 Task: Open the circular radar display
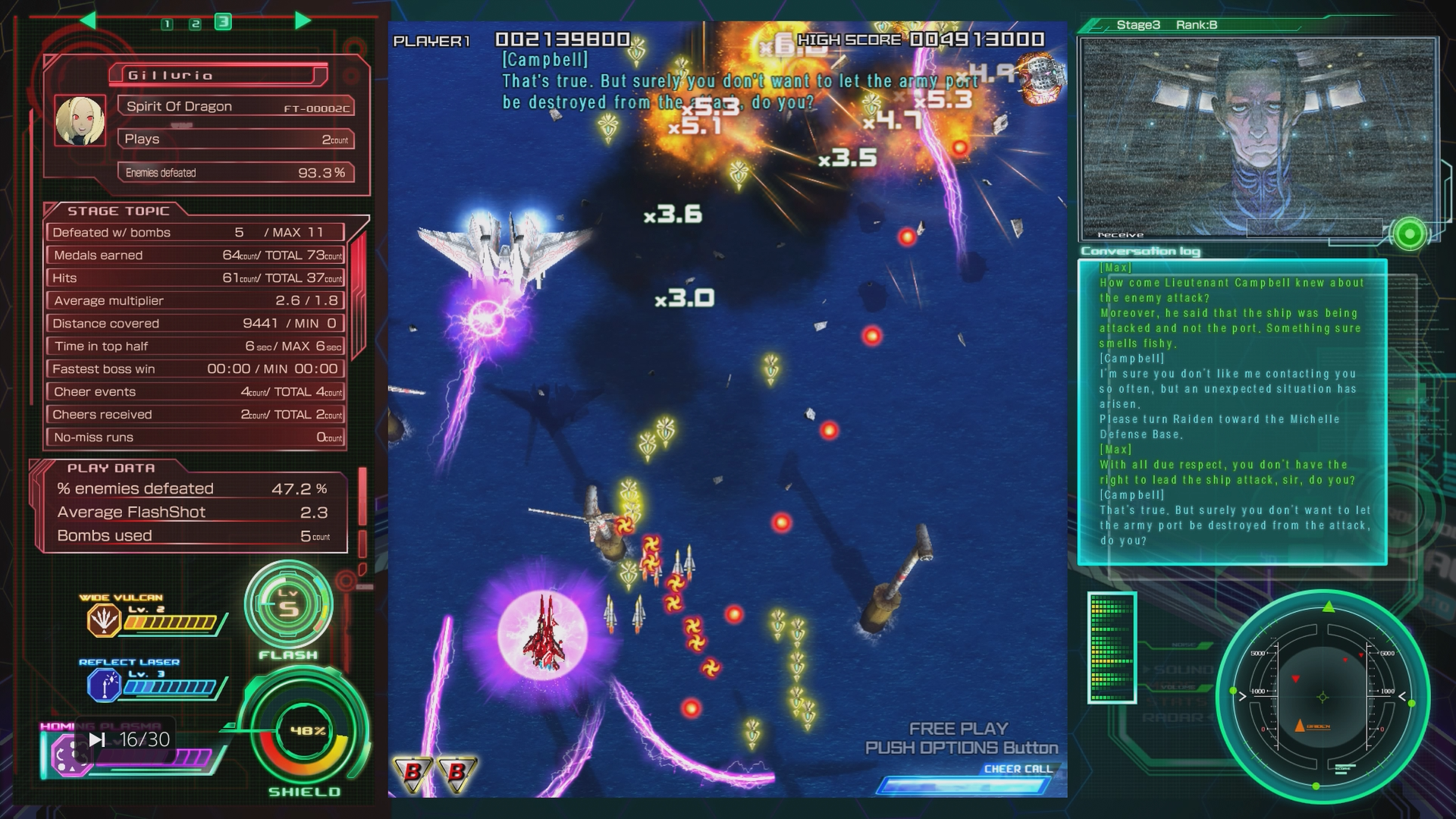1323,696
